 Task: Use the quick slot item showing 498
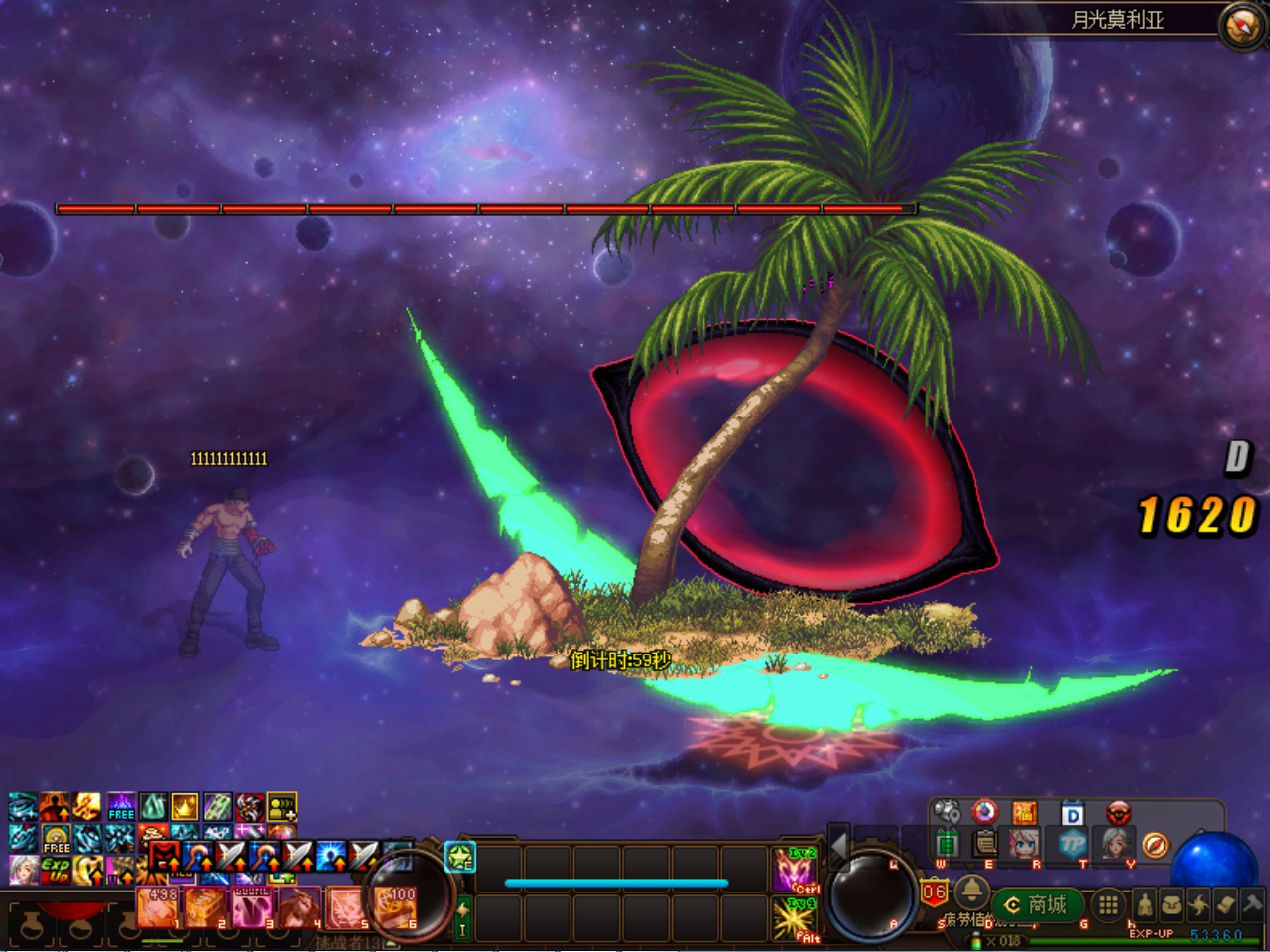tap(158, 906)
